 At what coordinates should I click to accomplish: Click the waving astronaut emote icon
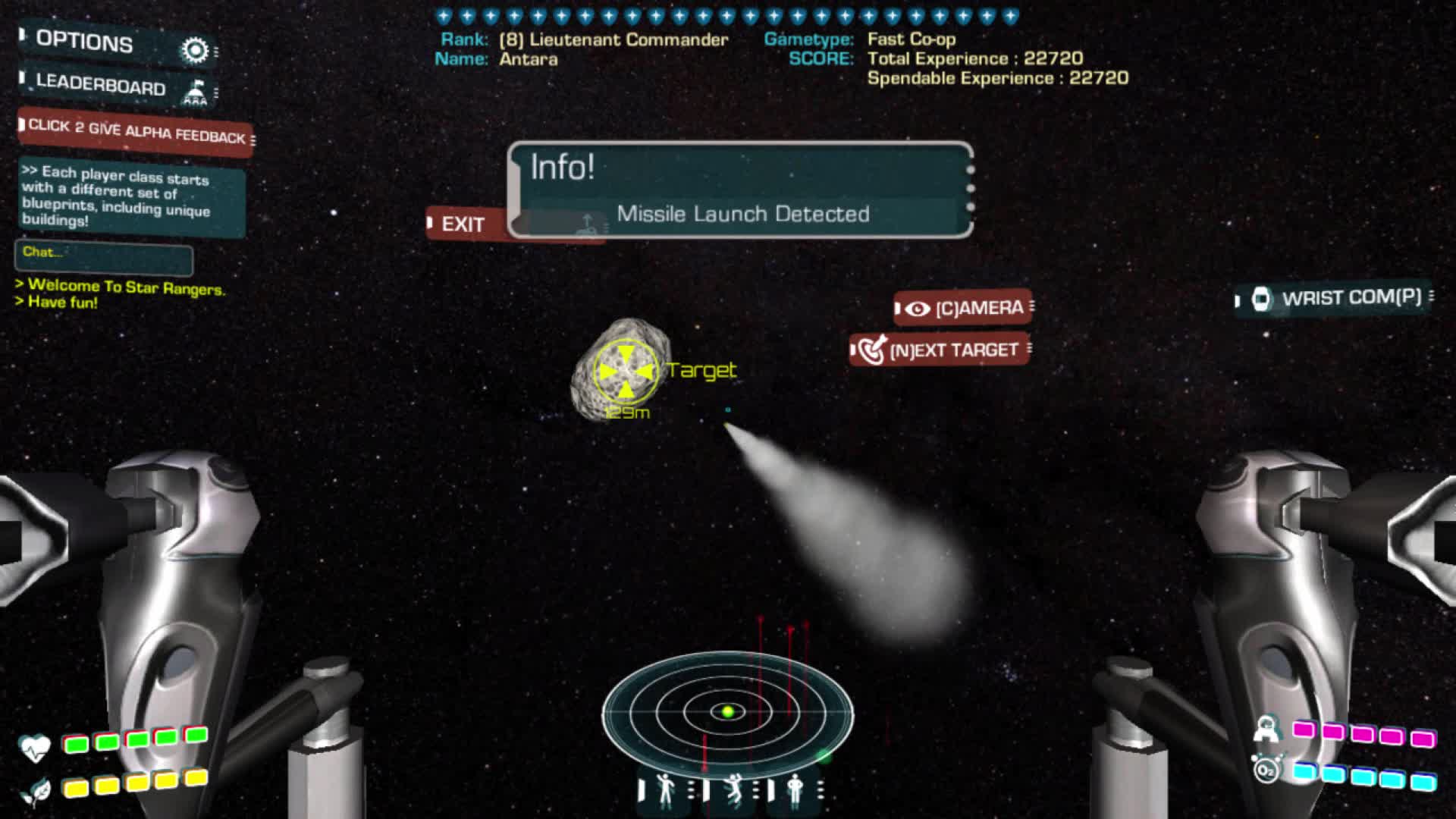click(664, 792)
